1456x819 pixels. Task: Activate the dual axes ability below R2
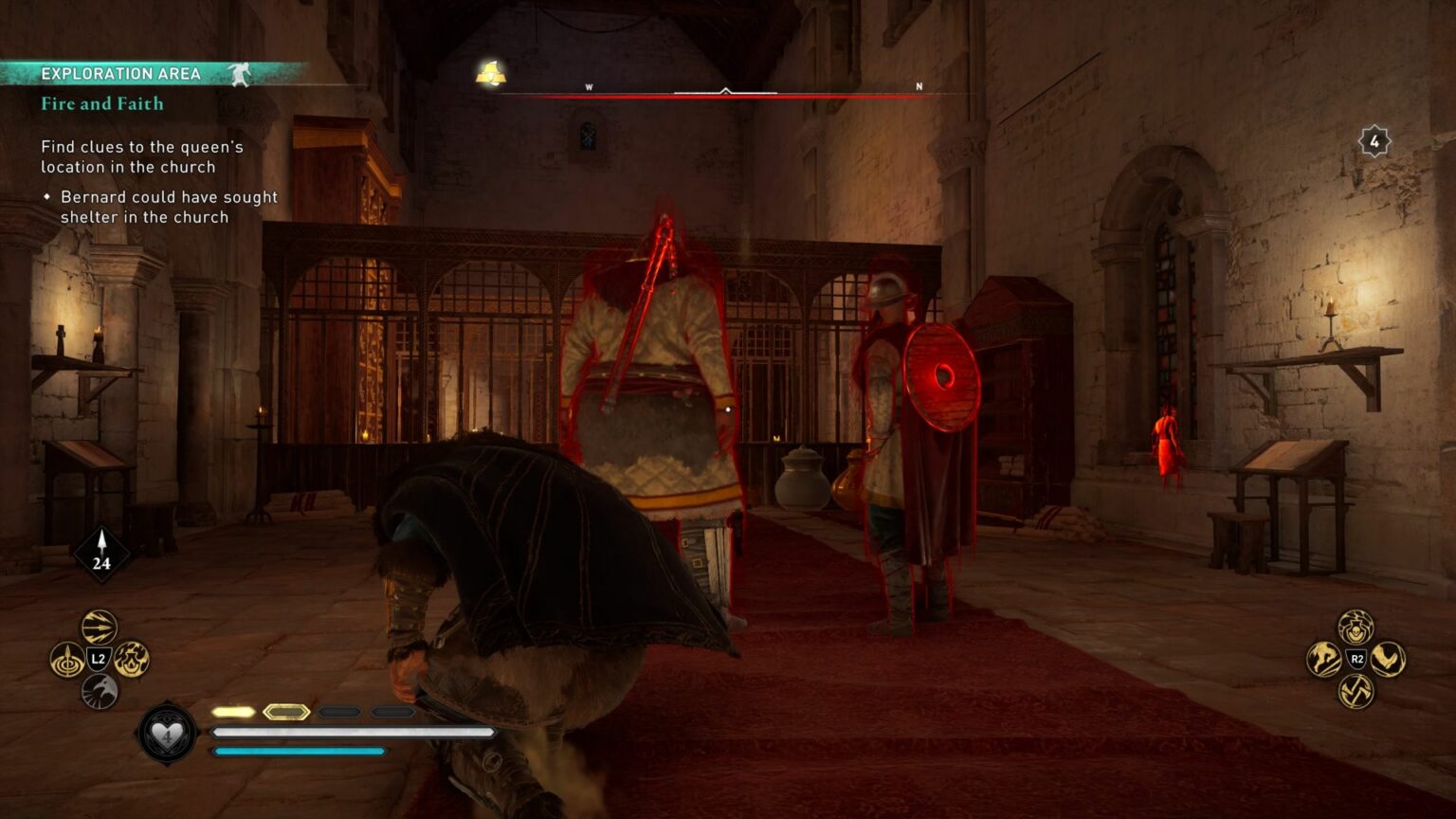coord(1355,689)
